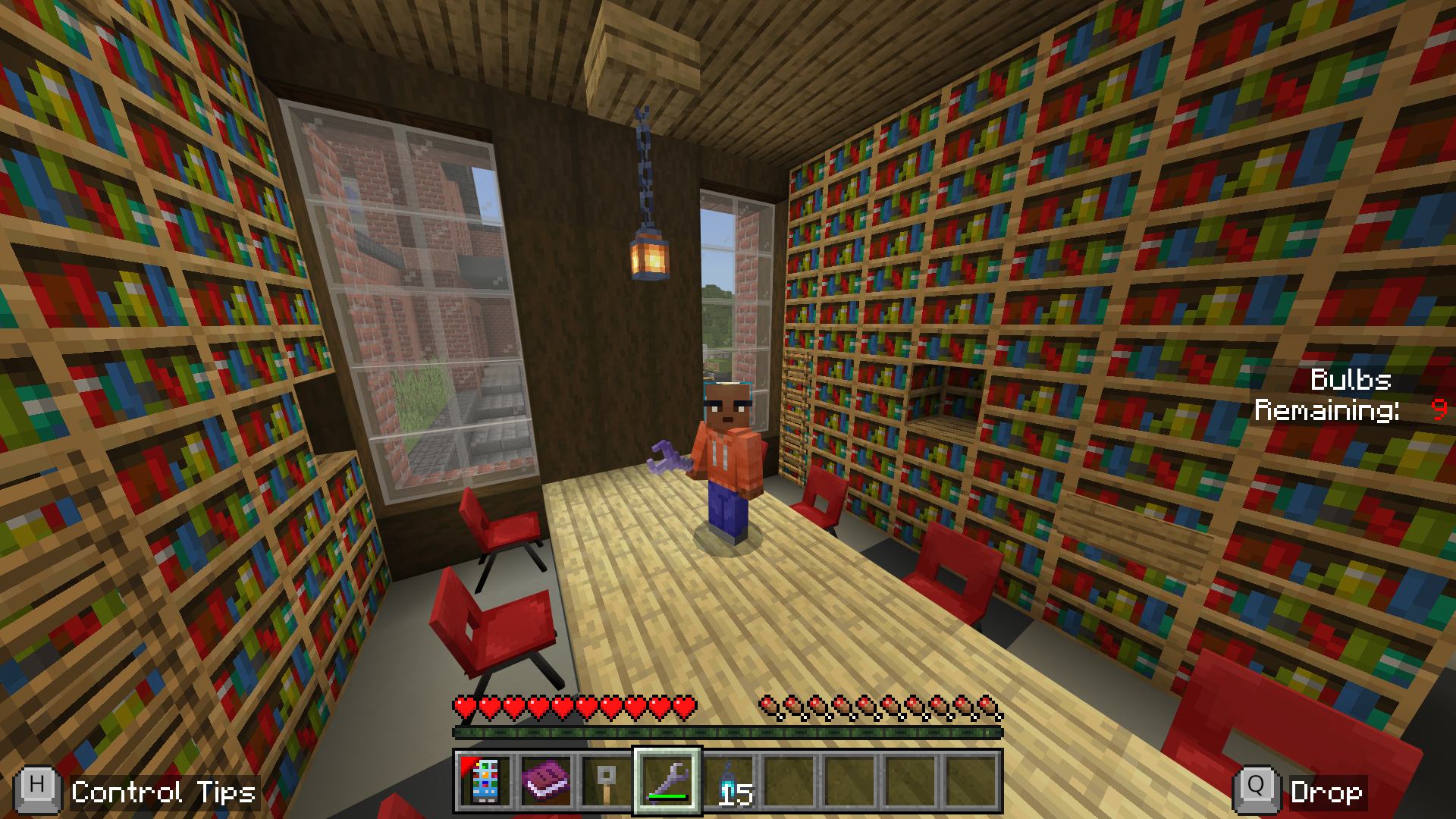Click the Drop item button
The width and height of the screenshot is (1456, 819).
pos(1301,792)
